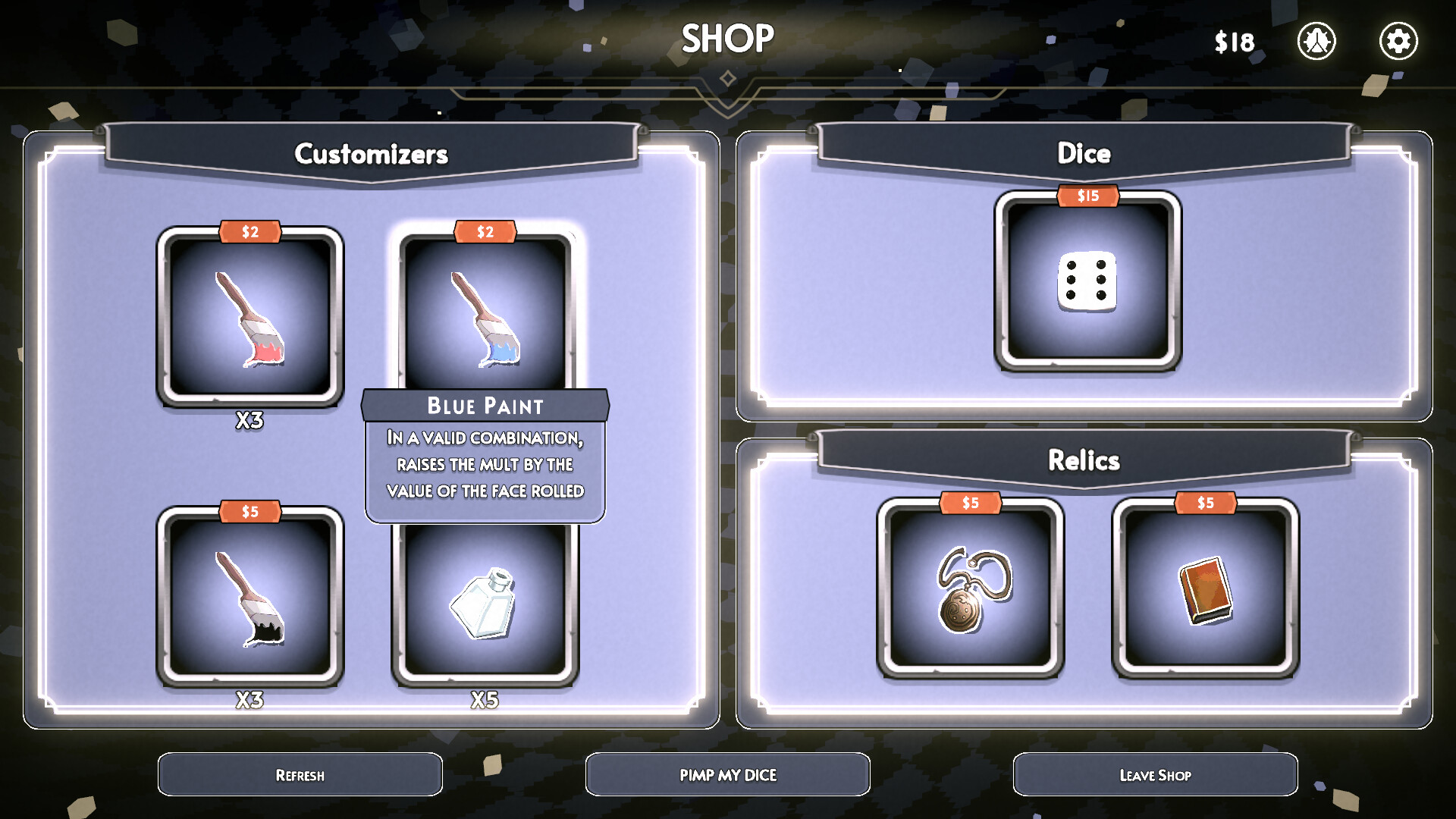Click the Dice panel title

coord(1086,152)
